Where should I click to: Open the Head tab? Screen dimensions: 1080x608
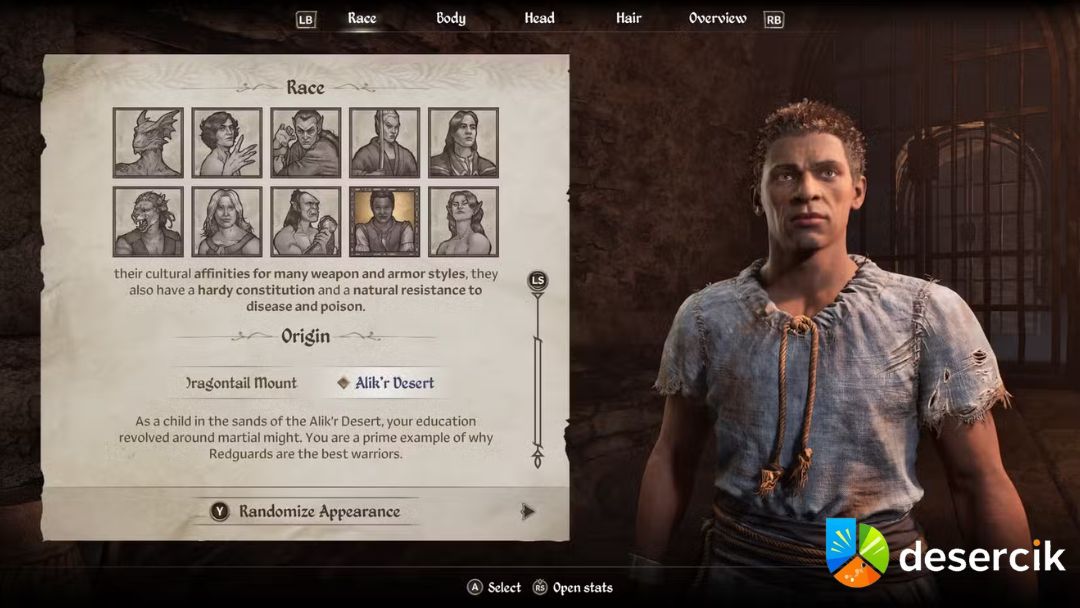(x=539, y=18)
